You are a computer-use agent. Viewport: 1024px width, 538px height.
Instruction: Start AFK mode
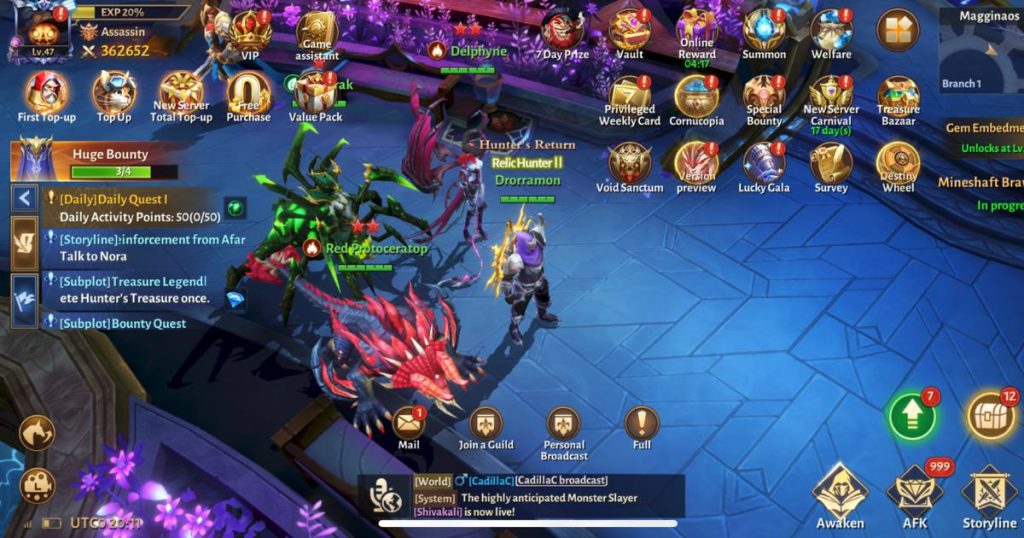coord(914,491)
